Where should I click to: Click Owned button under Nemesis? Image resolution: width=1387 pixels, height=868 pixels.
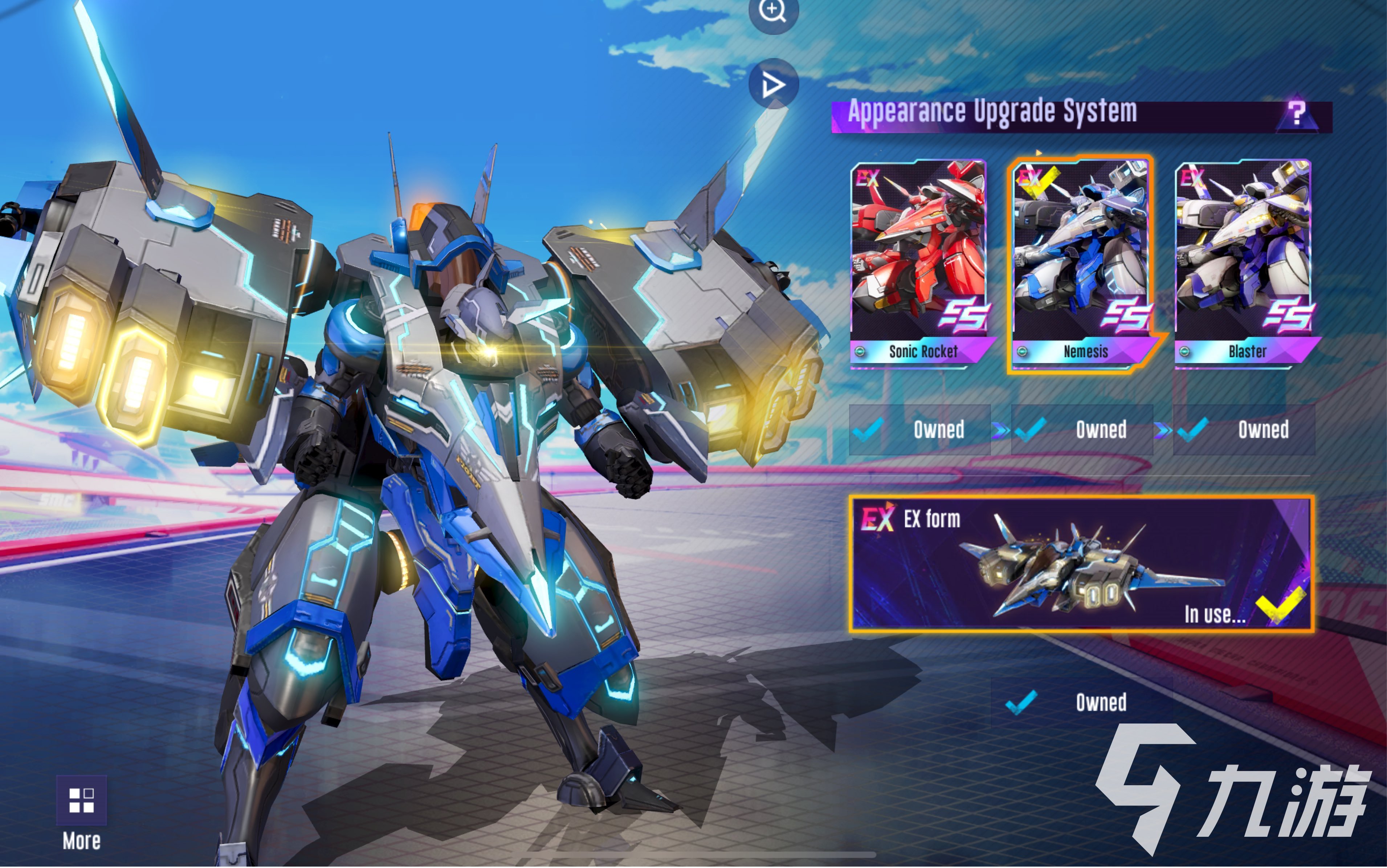1082,430
